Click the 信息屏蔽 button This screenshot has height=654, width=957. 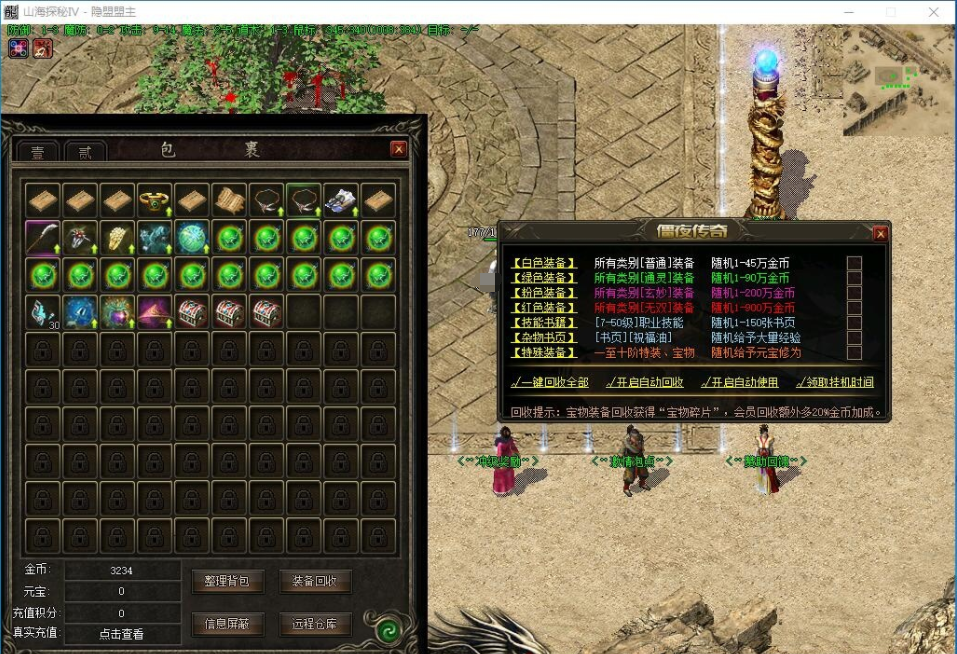pyautogui.click(x=228, y=624)
